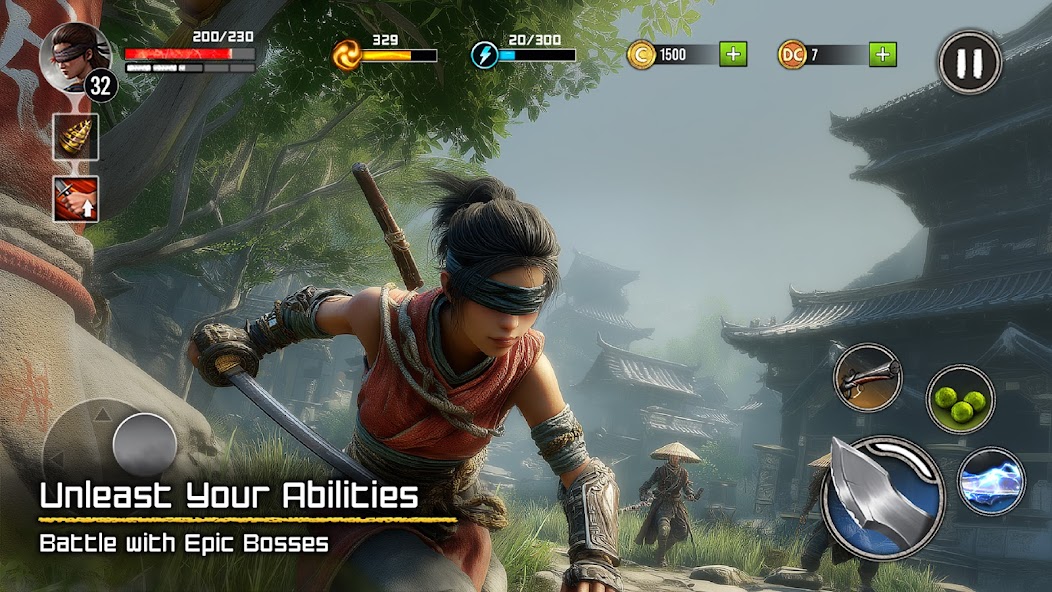Screen dimensions: 1052x592
Task: Tap the blindfolded hero portrait
Action: (x=75, y=54)
